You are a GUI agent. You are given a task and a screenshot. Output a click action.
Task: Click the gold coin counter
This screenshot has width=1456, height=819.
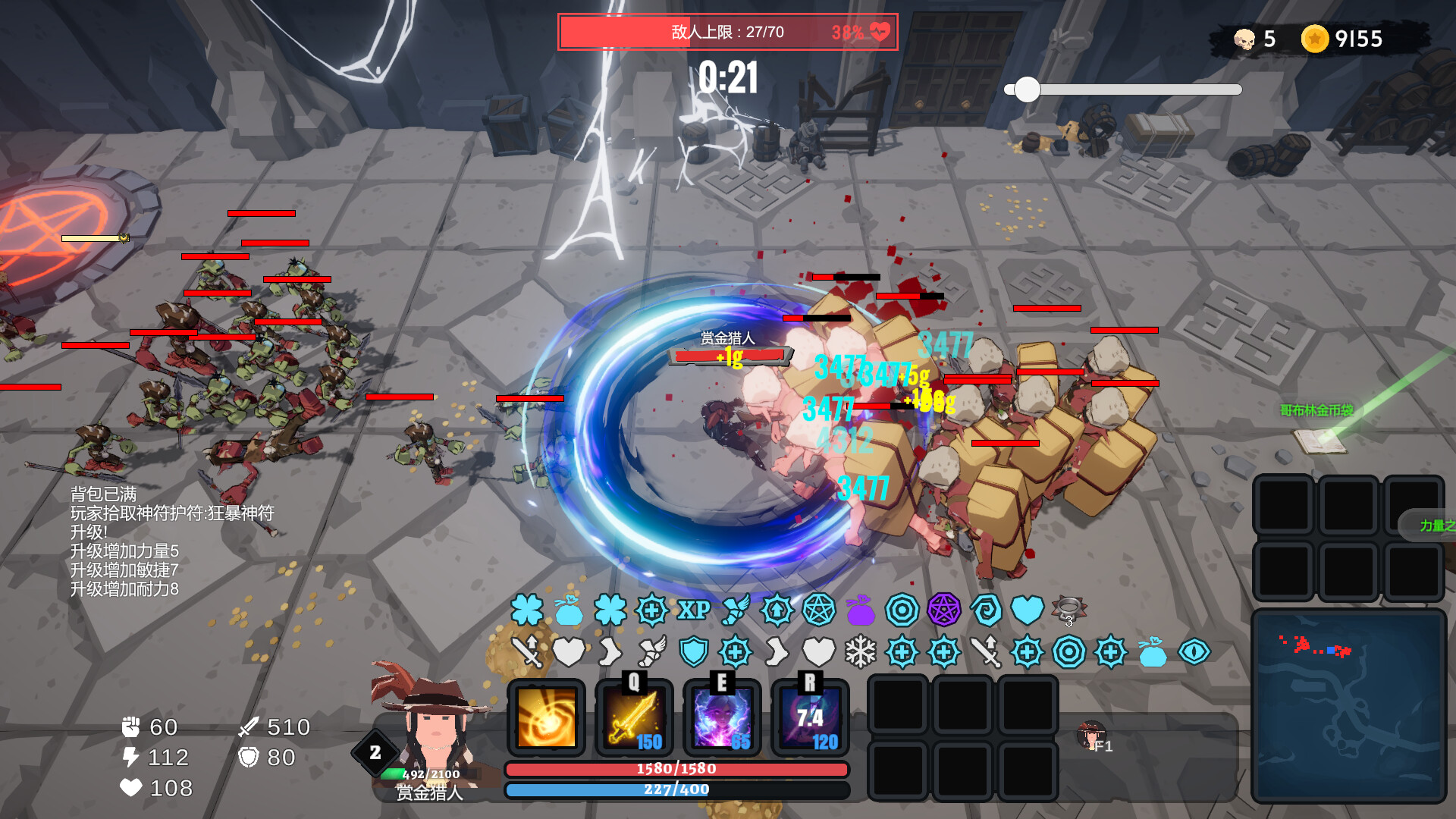coord(1342,39)
